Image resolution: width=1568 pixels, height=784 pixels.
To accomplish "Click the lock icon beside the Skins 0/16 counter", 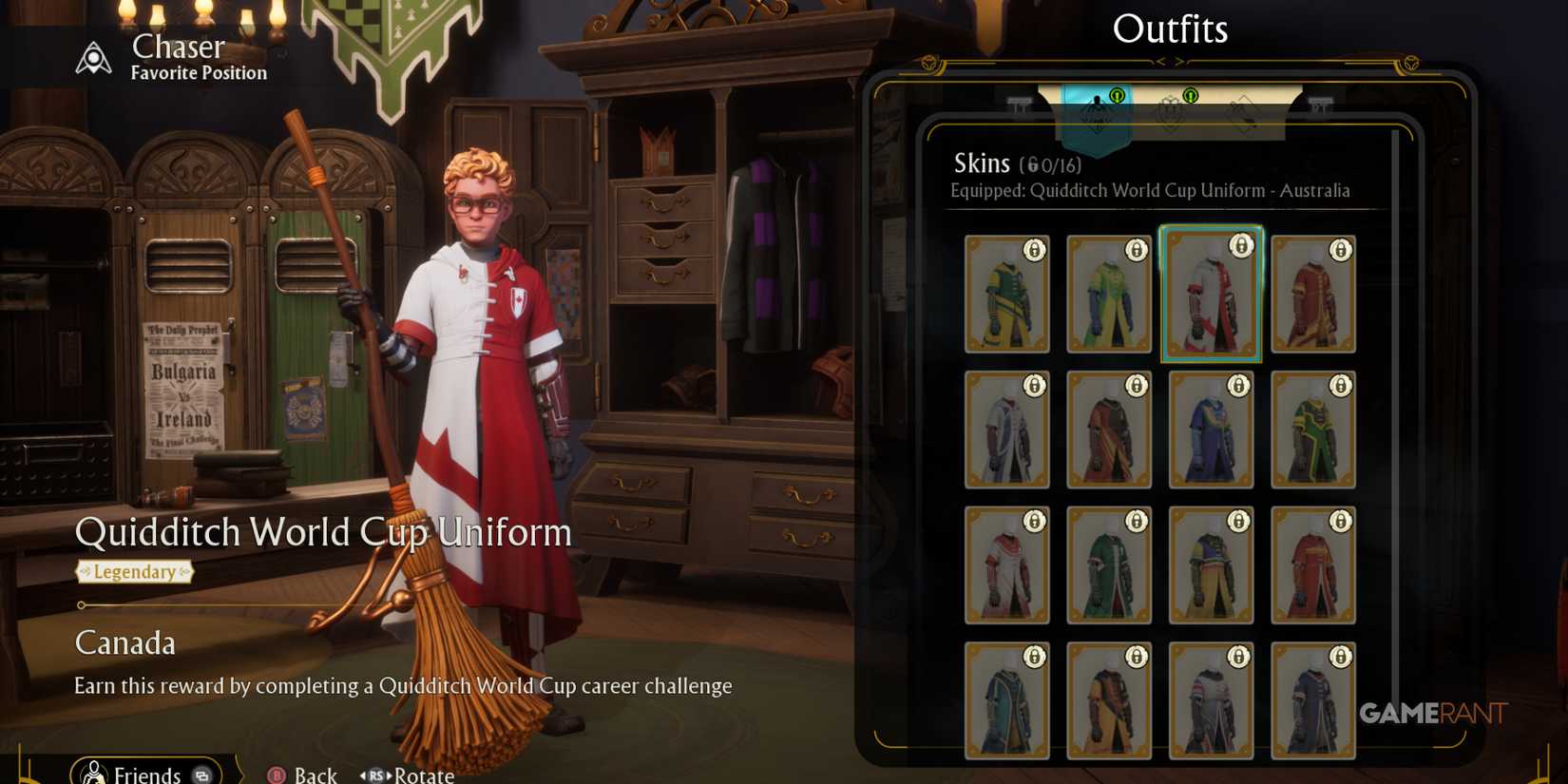I will (1032, 164).
